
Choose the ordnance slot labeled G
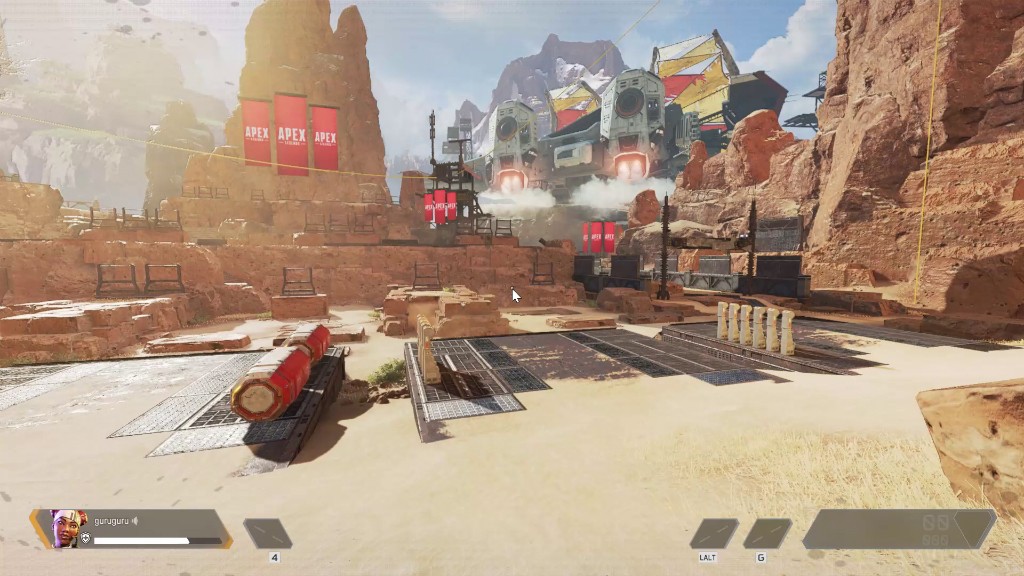tap(767, 534)
